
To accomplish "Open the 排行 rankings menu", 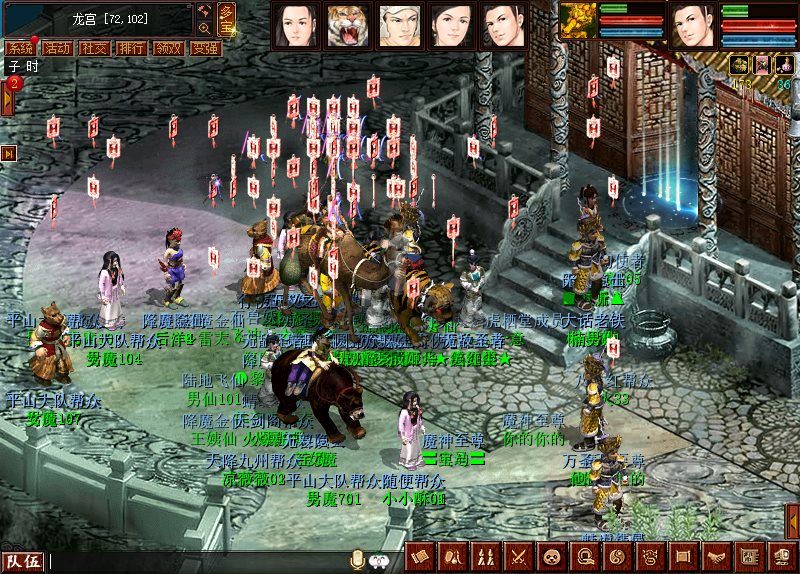I will click(131, 47).
